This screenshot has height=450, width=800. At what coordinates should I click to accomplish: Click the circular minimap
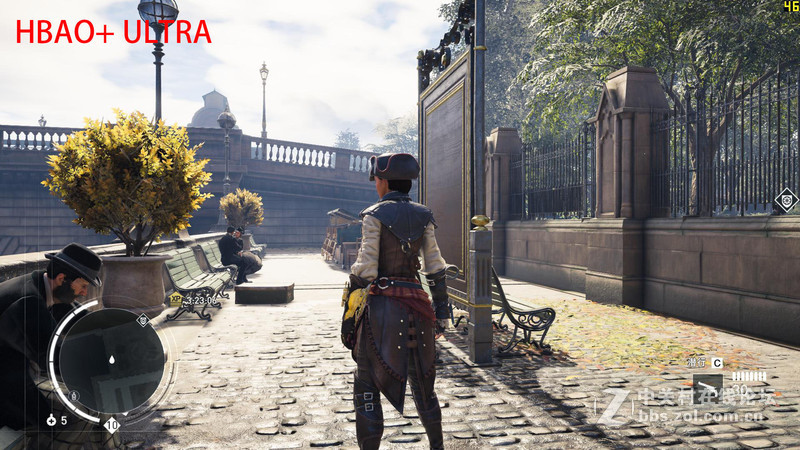(x=110, y=358)
